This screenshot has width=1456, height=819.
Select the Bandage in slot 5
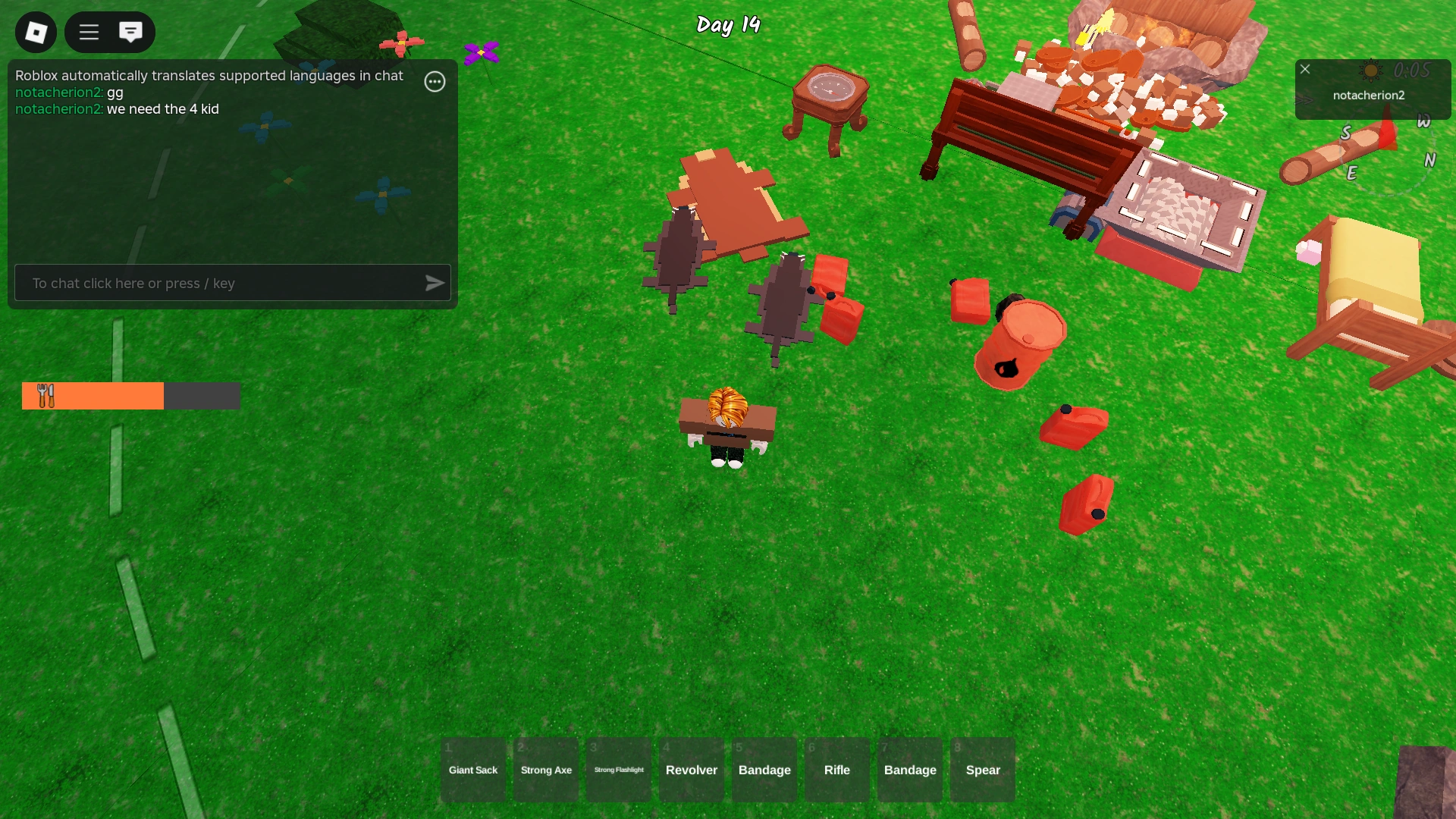pyautogui.click(x=764, y=770)
